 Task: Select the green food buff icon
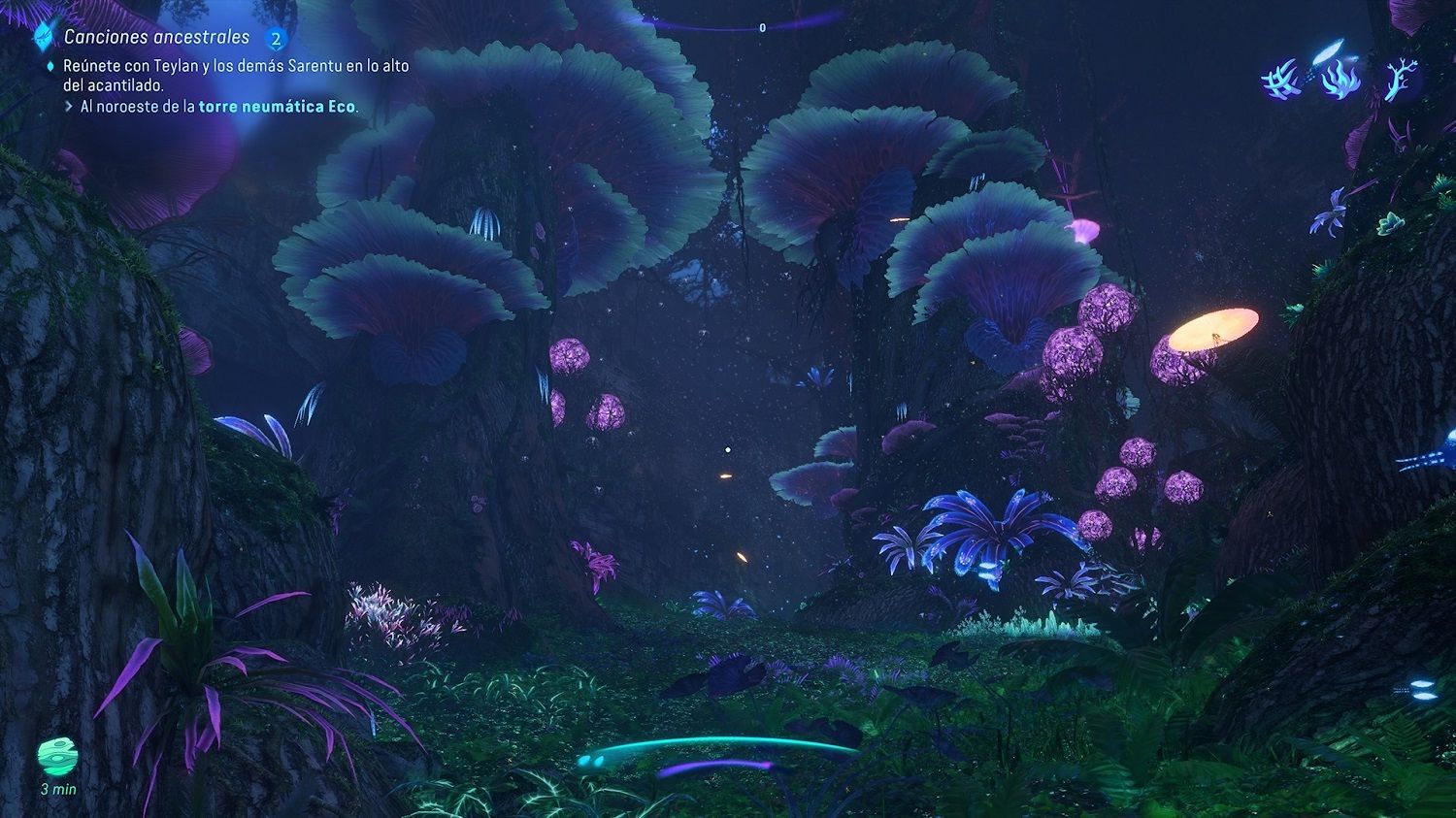click(57, 757)
